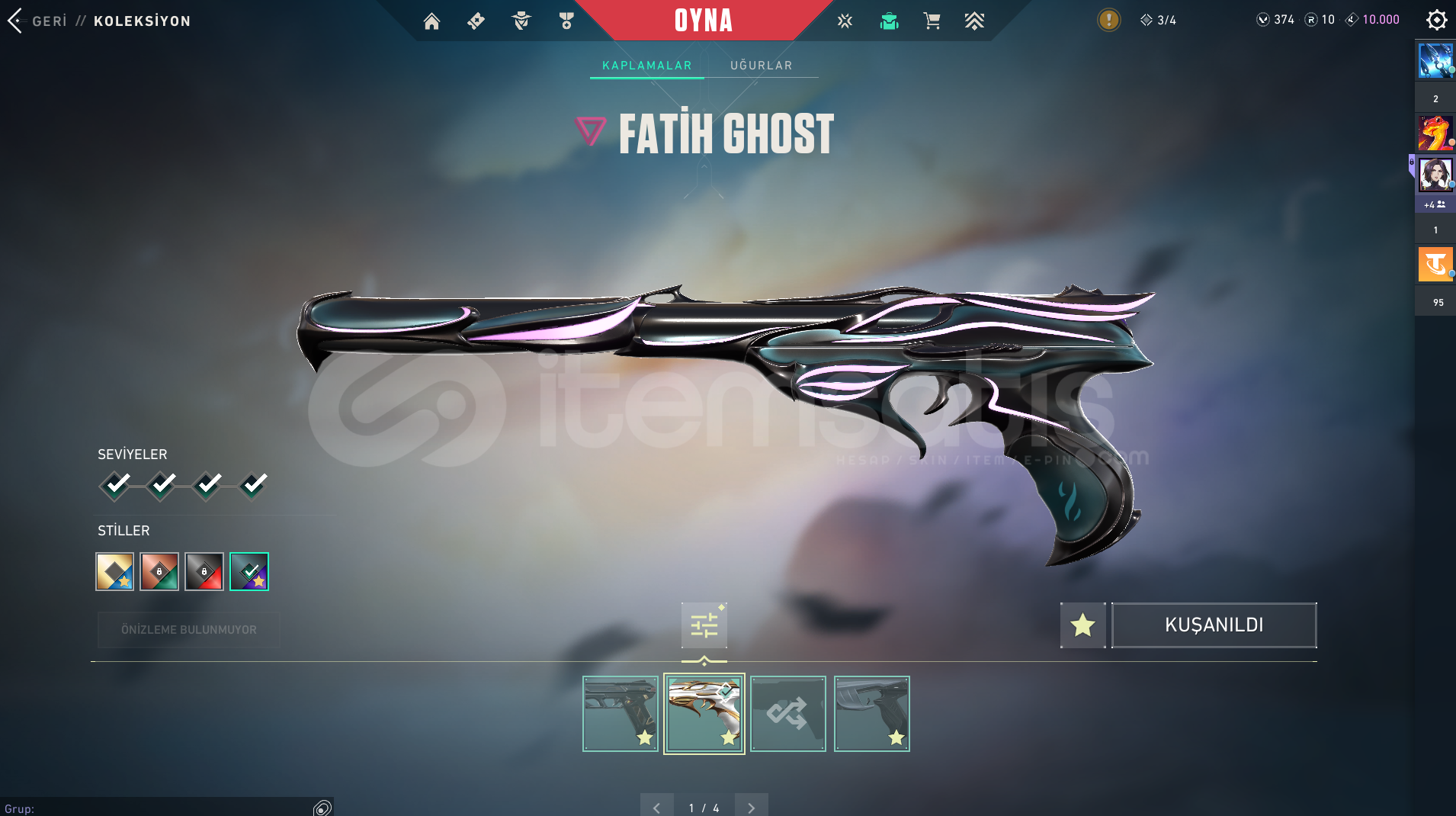Viewport: 1456px width, 816px height.
Task: Select the random shuffle skin thumbnail
Action: coord(787,714)
